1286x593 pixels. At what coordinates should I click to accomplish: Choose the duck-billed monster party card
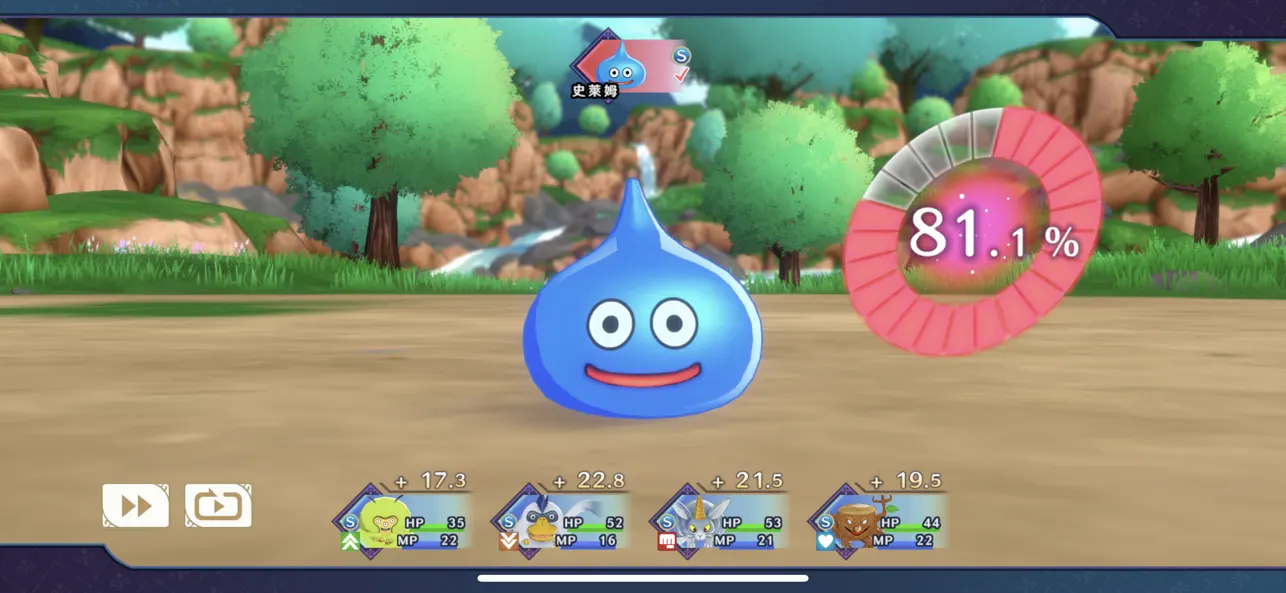(560, 522)
